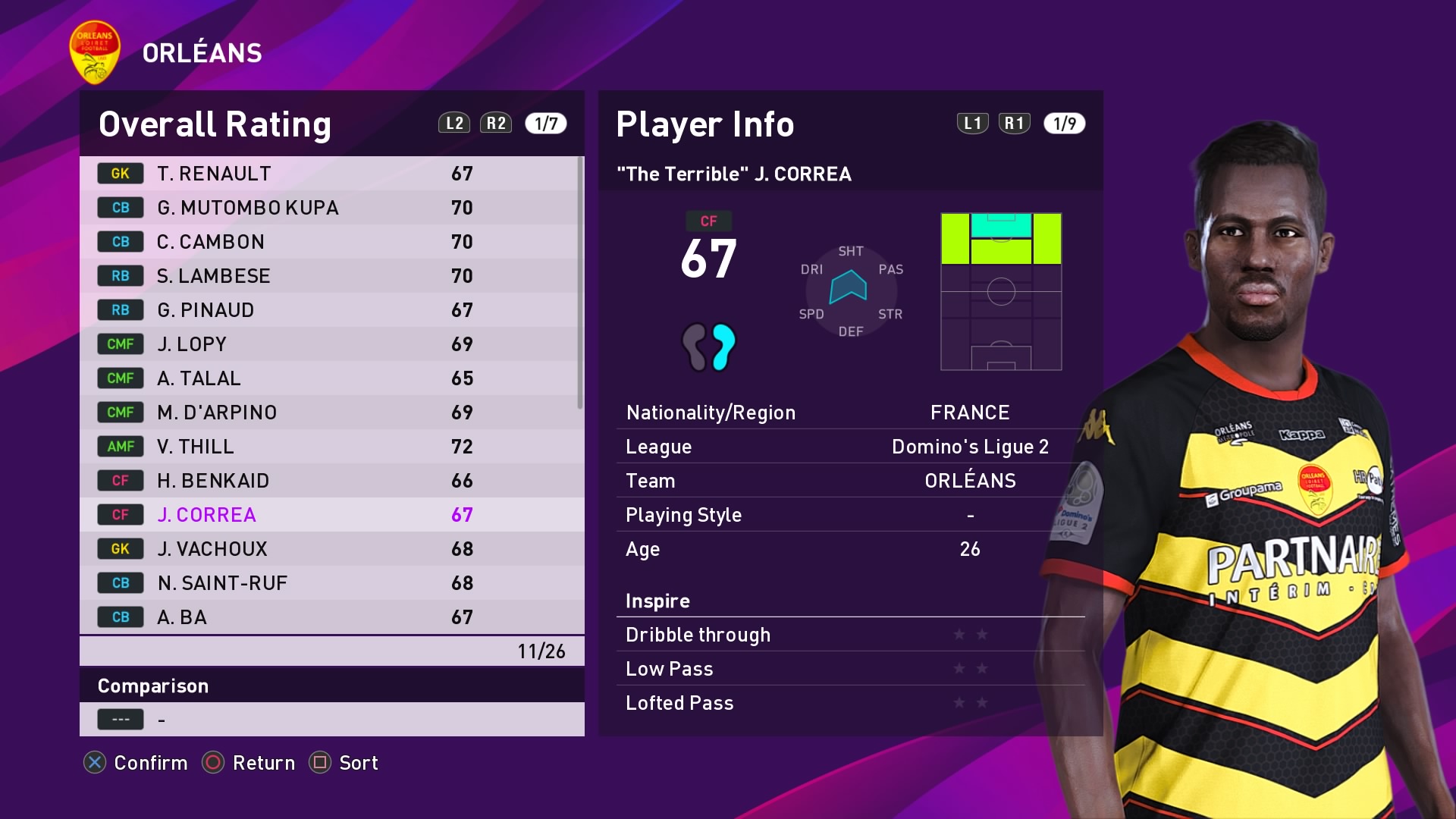Click the player list scrollbar
The width and height of the screenshot is (1456, 819).
(x=580, y=283)
